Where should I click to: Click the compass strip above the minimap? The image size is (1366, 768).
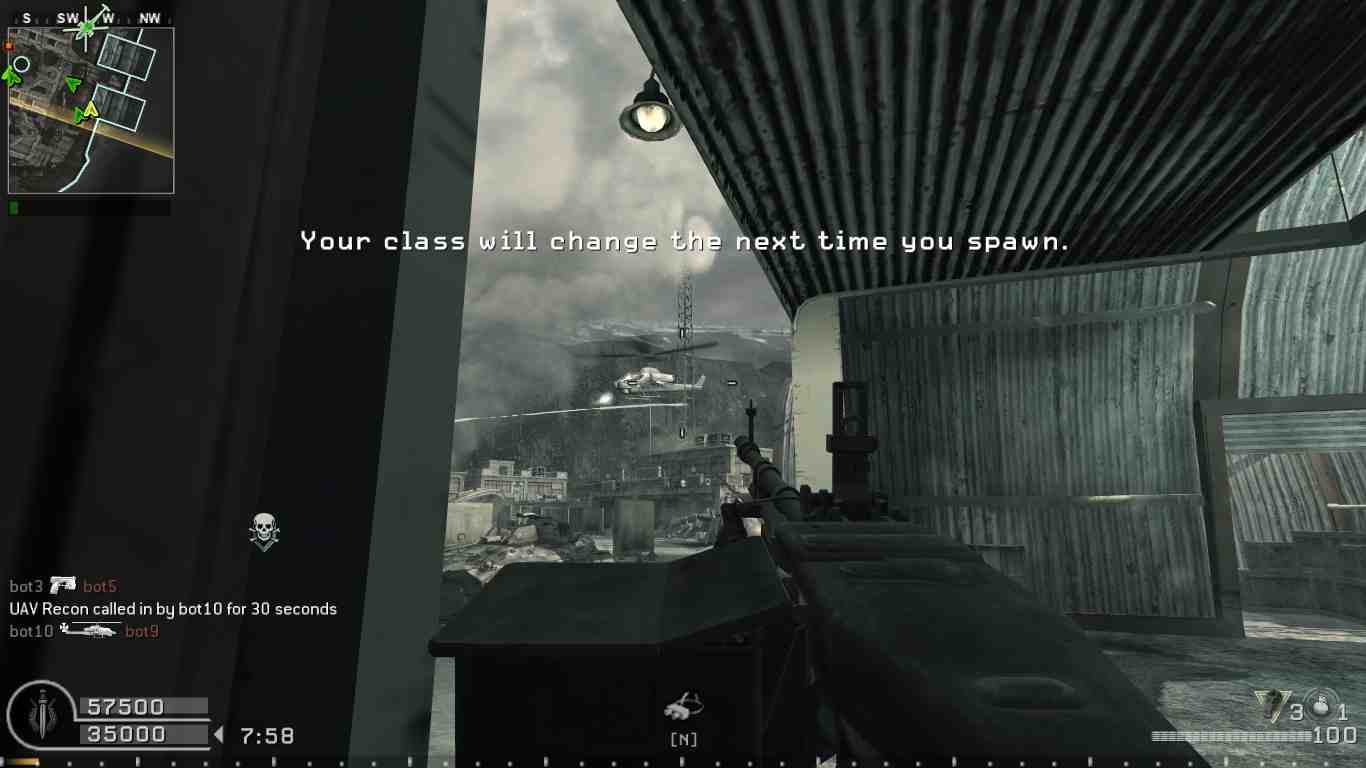pyautogui.click(x=90, y=18)
